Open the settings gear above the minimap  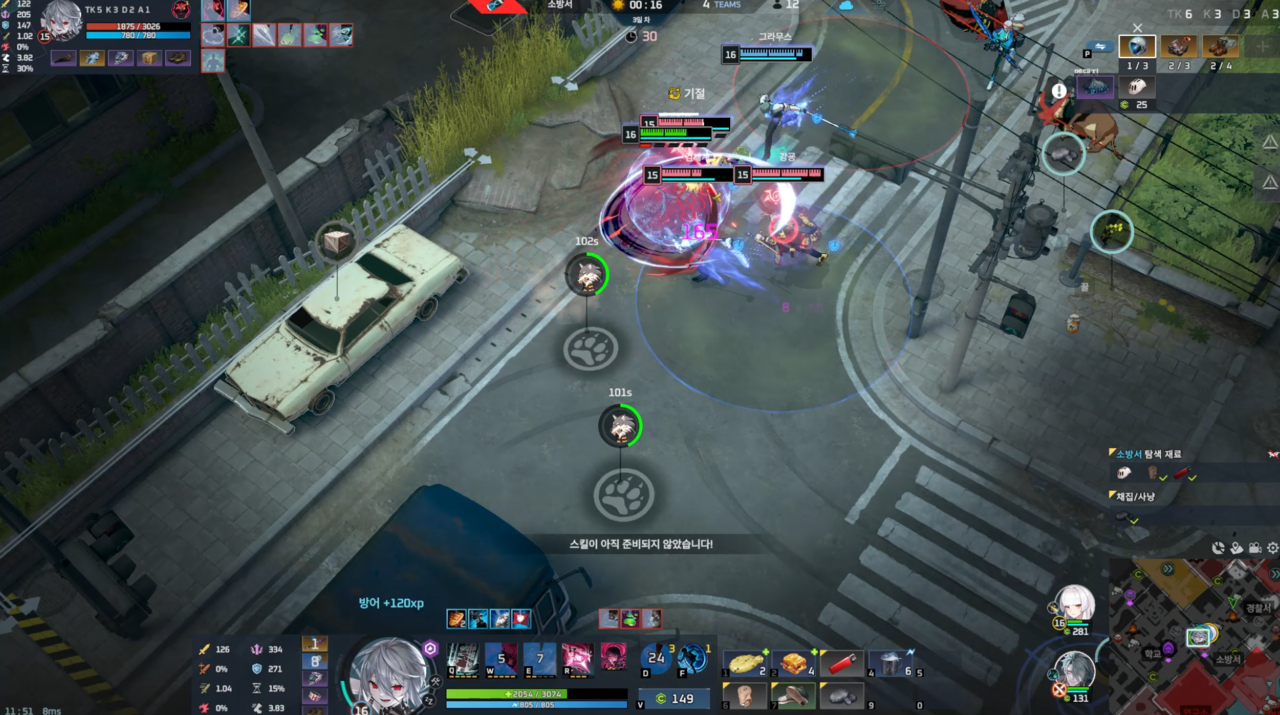point(1273,548)
